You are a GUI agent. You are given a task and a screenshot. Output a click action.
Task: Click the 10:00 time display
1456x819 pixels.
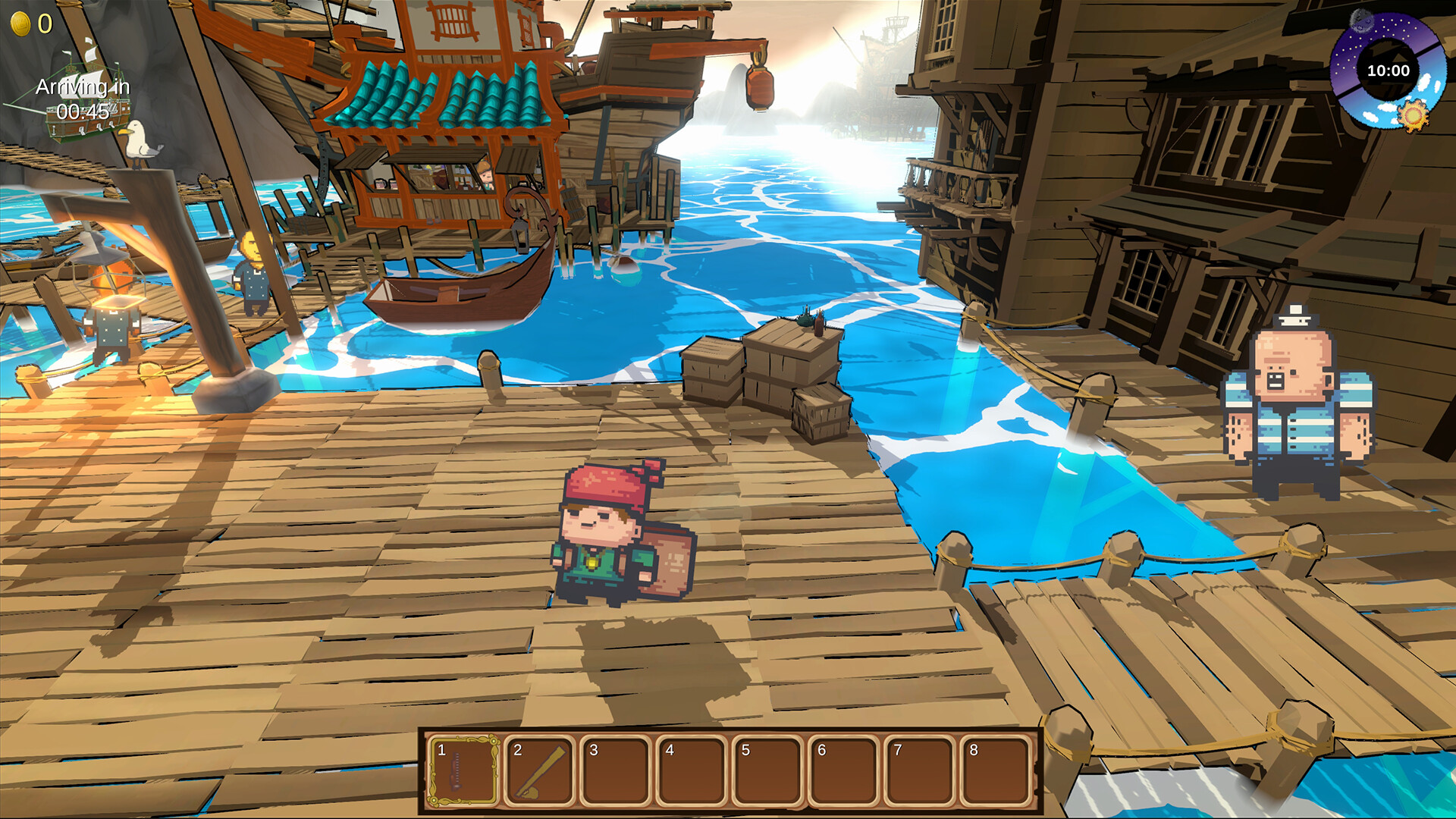click(1388, 72)
